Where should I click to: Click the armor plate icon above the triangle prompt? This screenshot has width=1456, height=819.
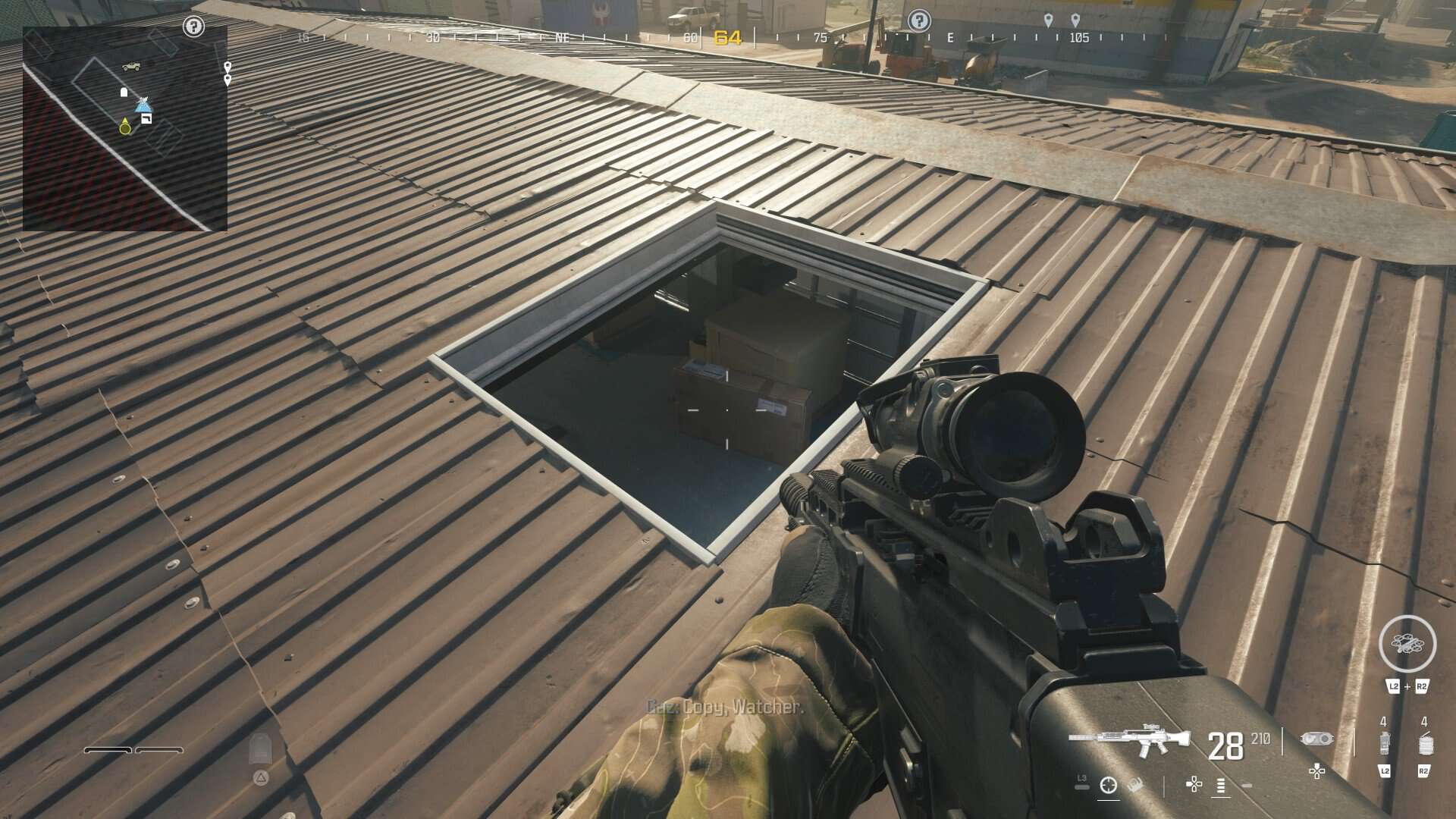[x=261, y=747]
